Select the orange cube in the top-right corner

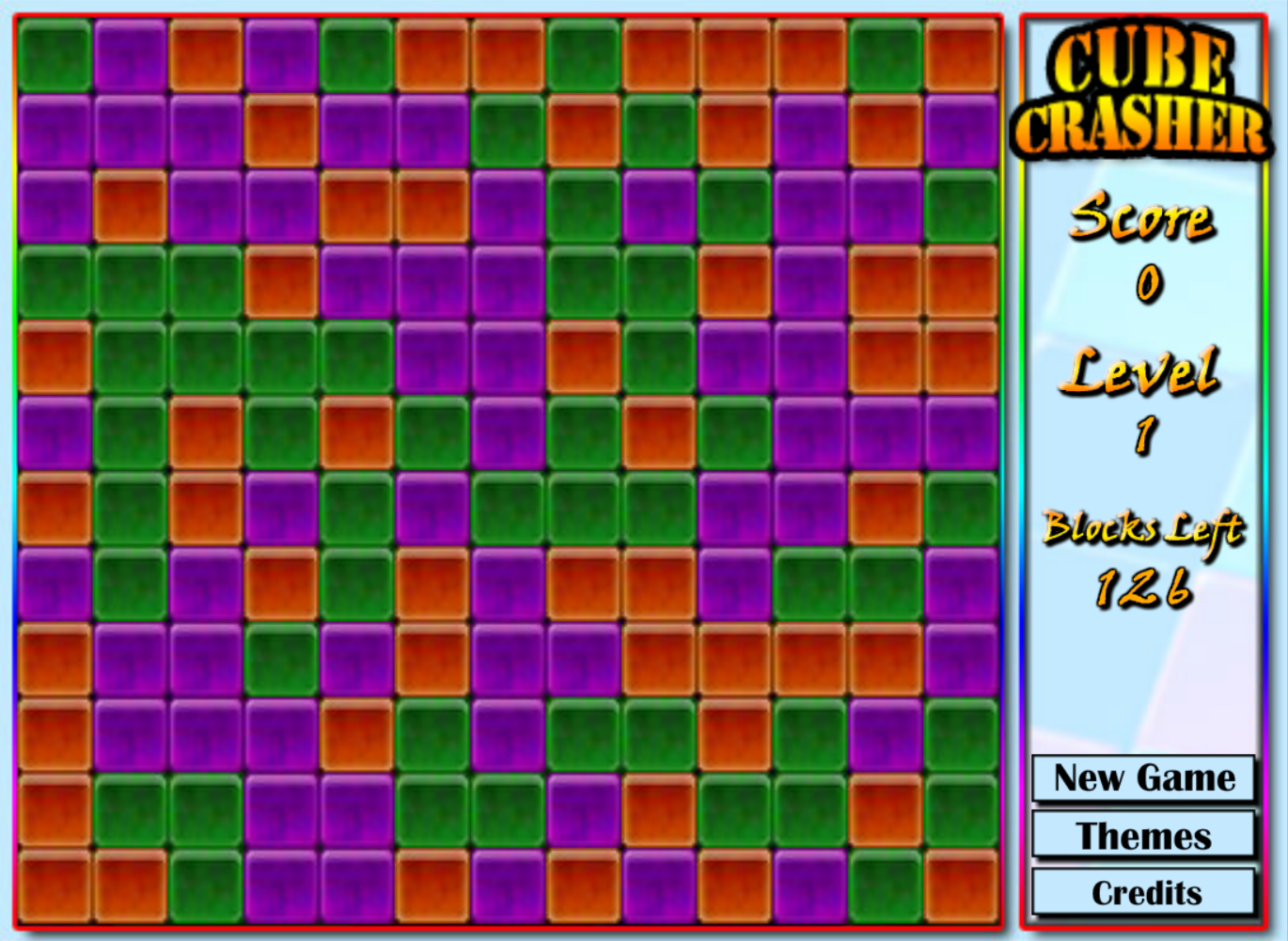point(959,58)
